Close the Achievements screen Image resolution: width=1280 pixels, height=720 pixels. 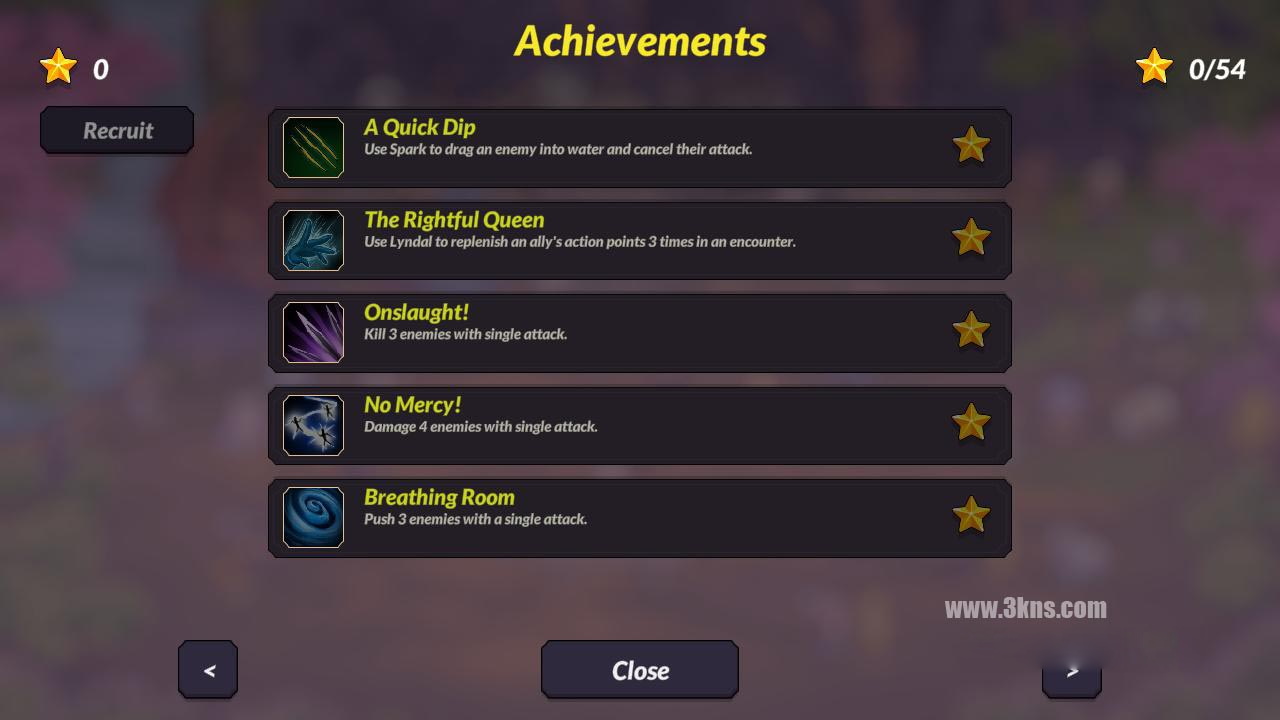(x=640, y=670)
